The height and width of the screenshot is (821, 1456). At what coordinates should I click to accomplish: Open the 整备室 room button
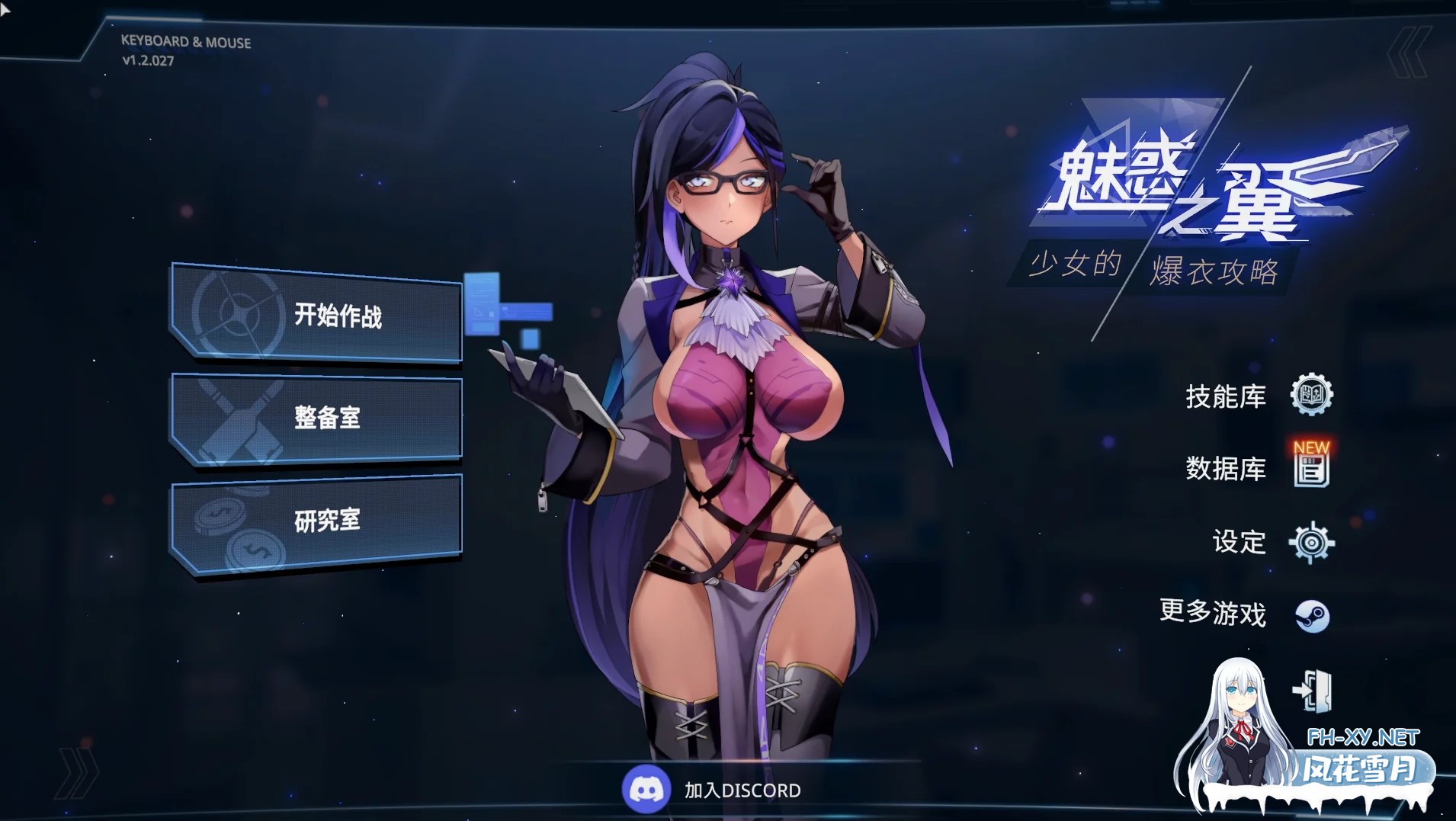(328, 418)
